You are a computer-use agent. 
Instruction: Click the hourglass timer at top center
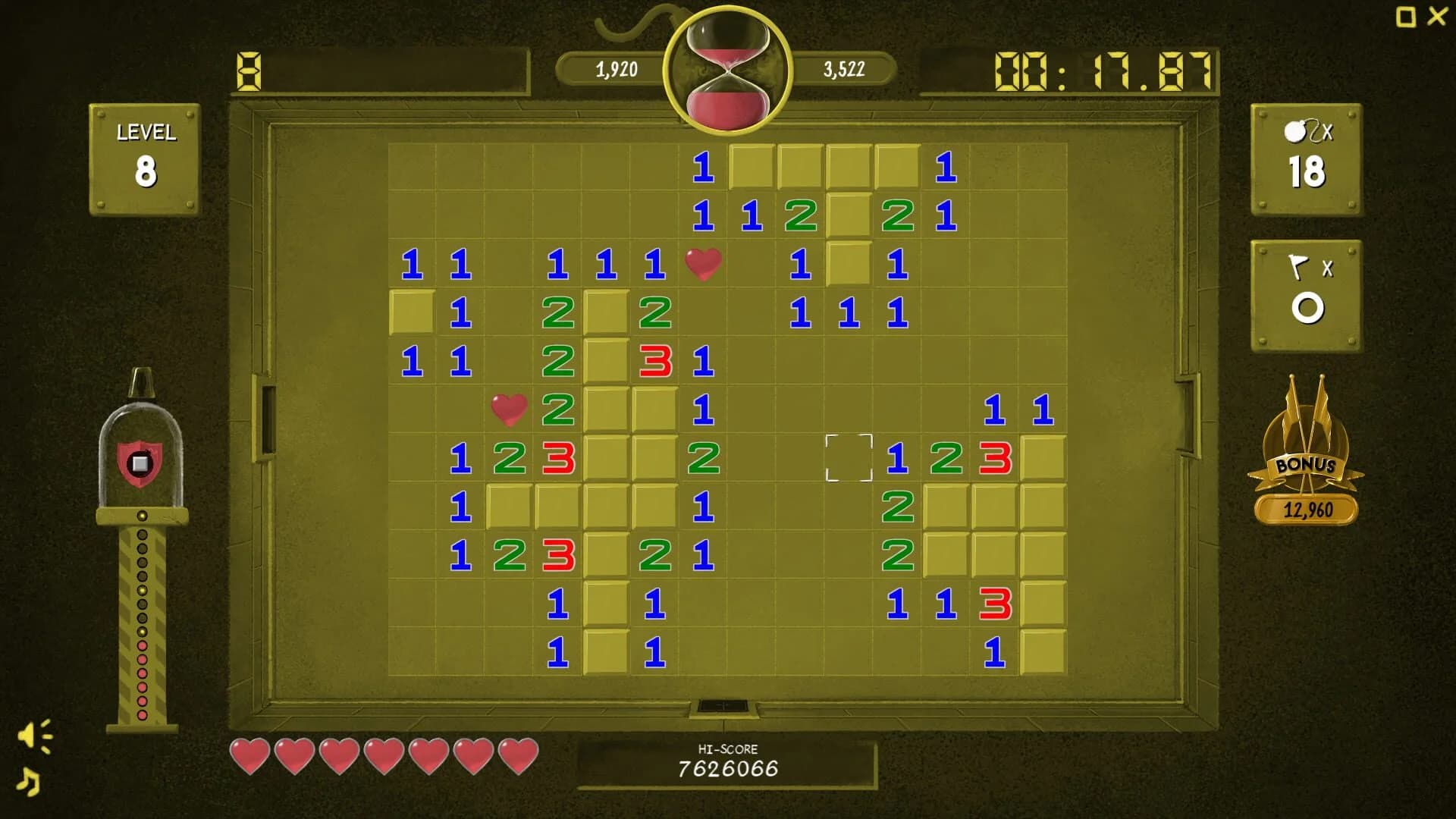(726, 68)
